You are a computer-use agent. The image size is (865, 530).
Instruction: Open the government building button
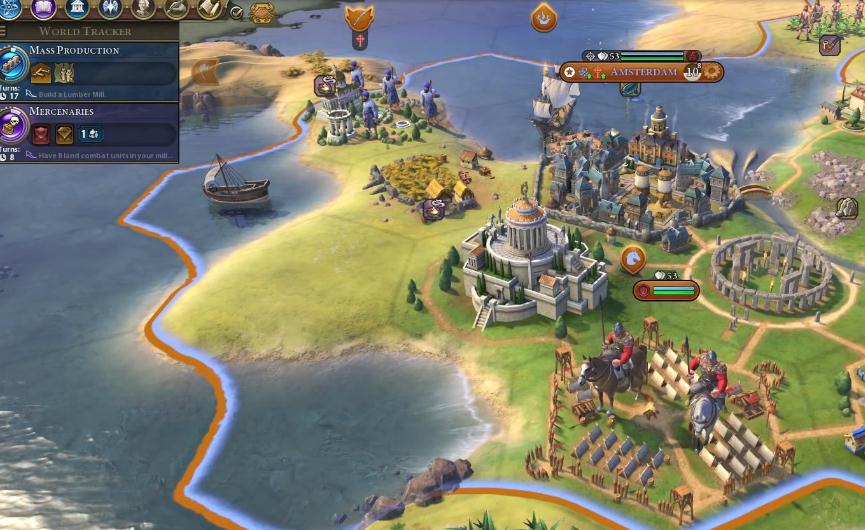pyautogui.click(x=78, y=9)
